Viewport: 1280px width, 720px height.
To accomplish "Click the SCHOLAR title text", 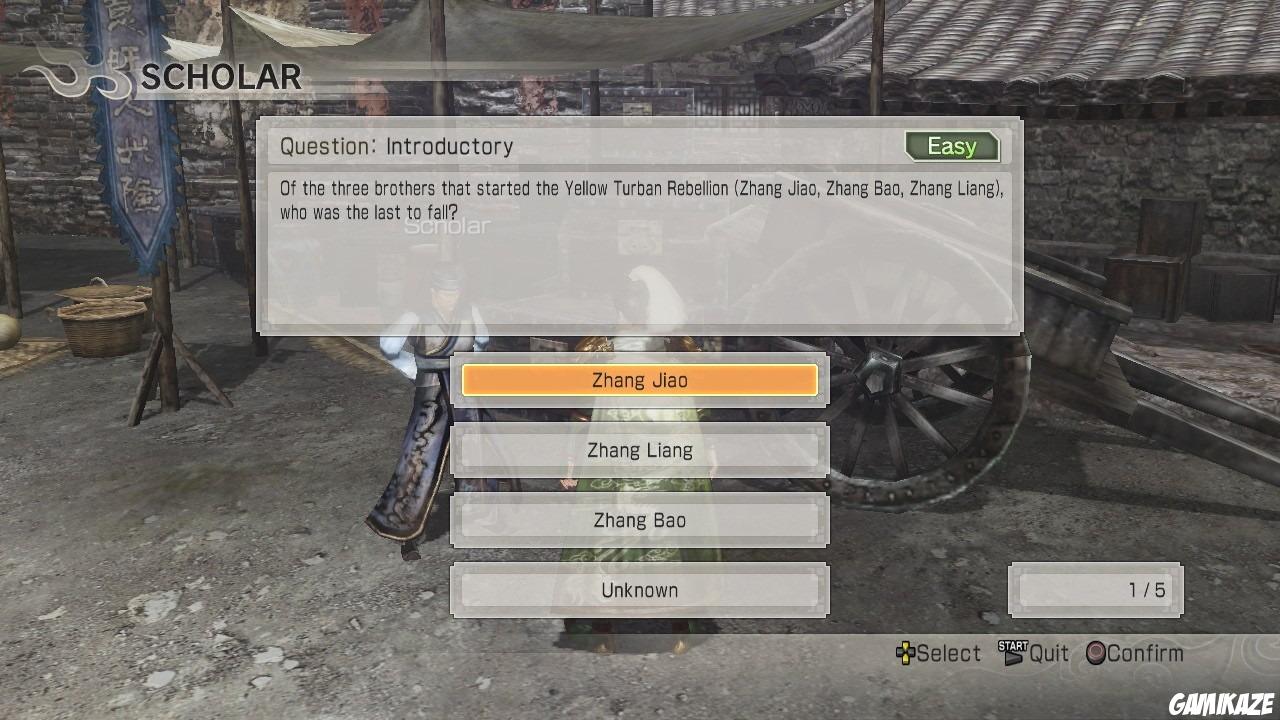I will pos(220,77).
